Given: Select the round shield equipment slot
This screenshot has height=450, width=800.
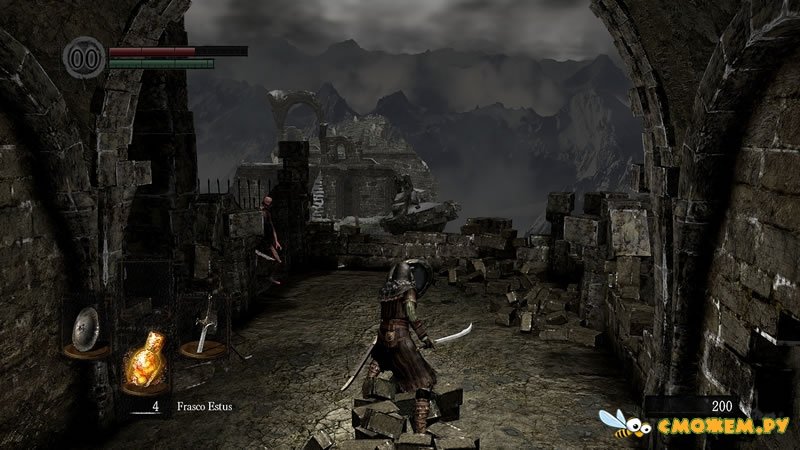Looking at the screenshot, I should [x=87, y=329].
